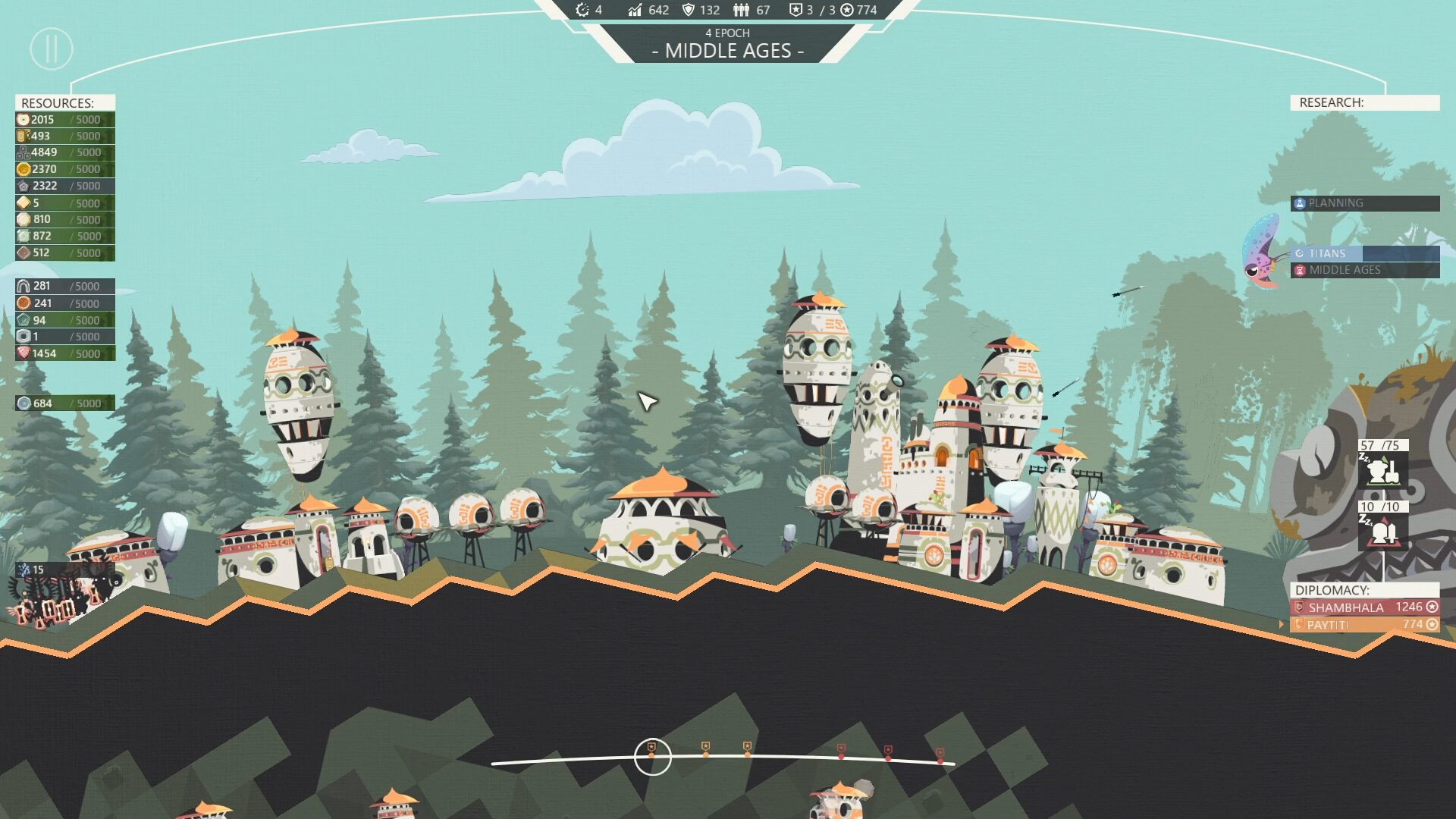Open the Diplomacy panel header
This screenshot has height=819, width=1456.
[x=1364, y=590]
